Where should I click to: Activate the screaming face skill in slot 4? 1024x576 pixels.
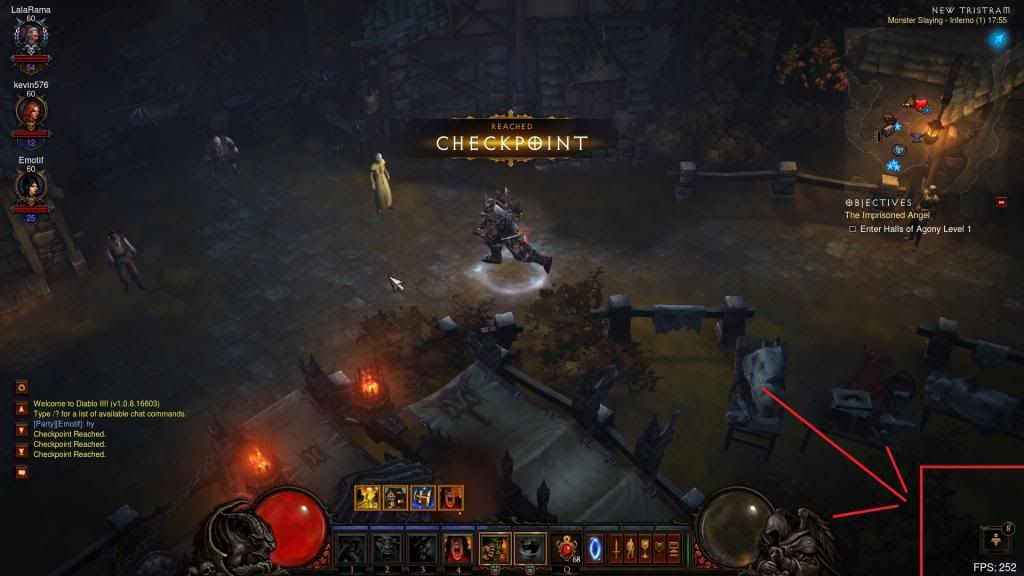click(x=457, y=548)
